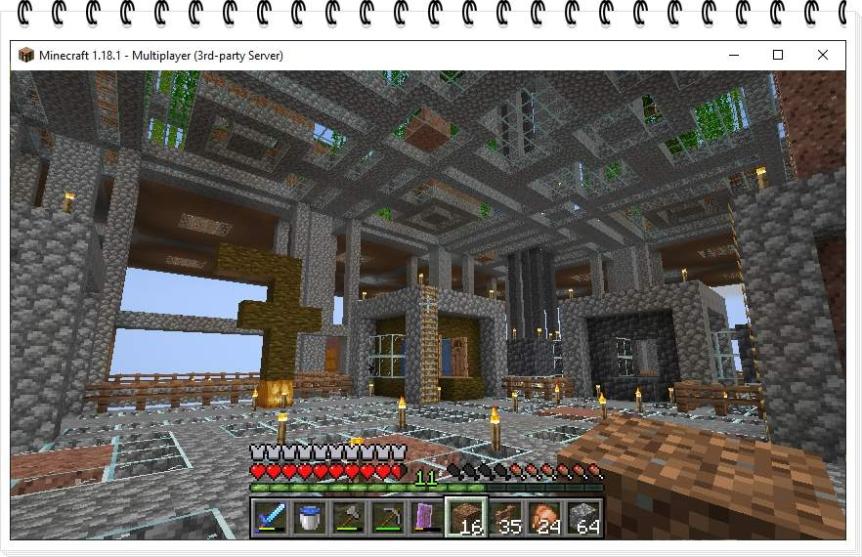Choose the hotbar slot holding 35 items

click(505, 517)
